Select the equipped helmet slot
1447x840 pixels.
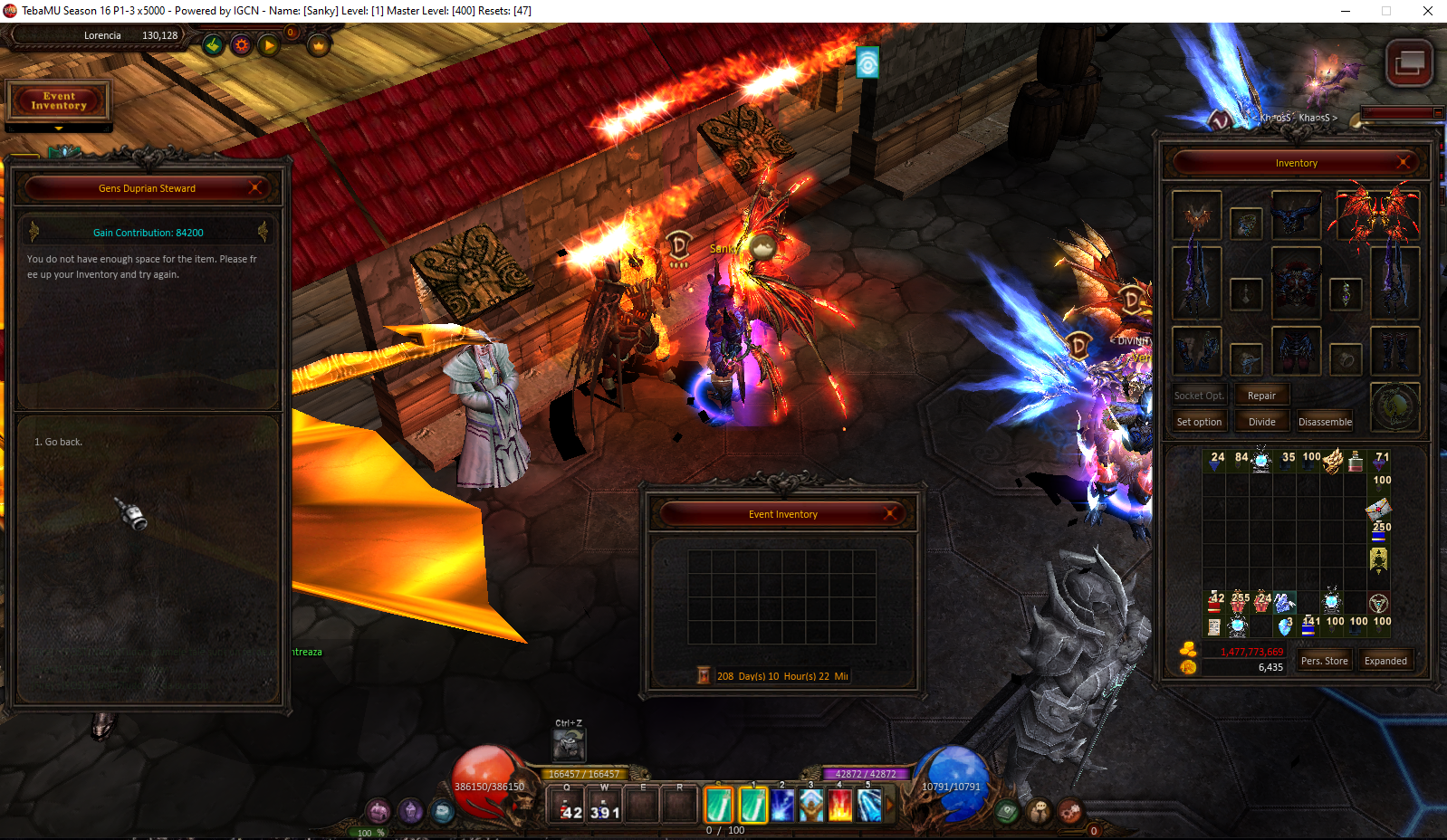[x=1296, y=214]
